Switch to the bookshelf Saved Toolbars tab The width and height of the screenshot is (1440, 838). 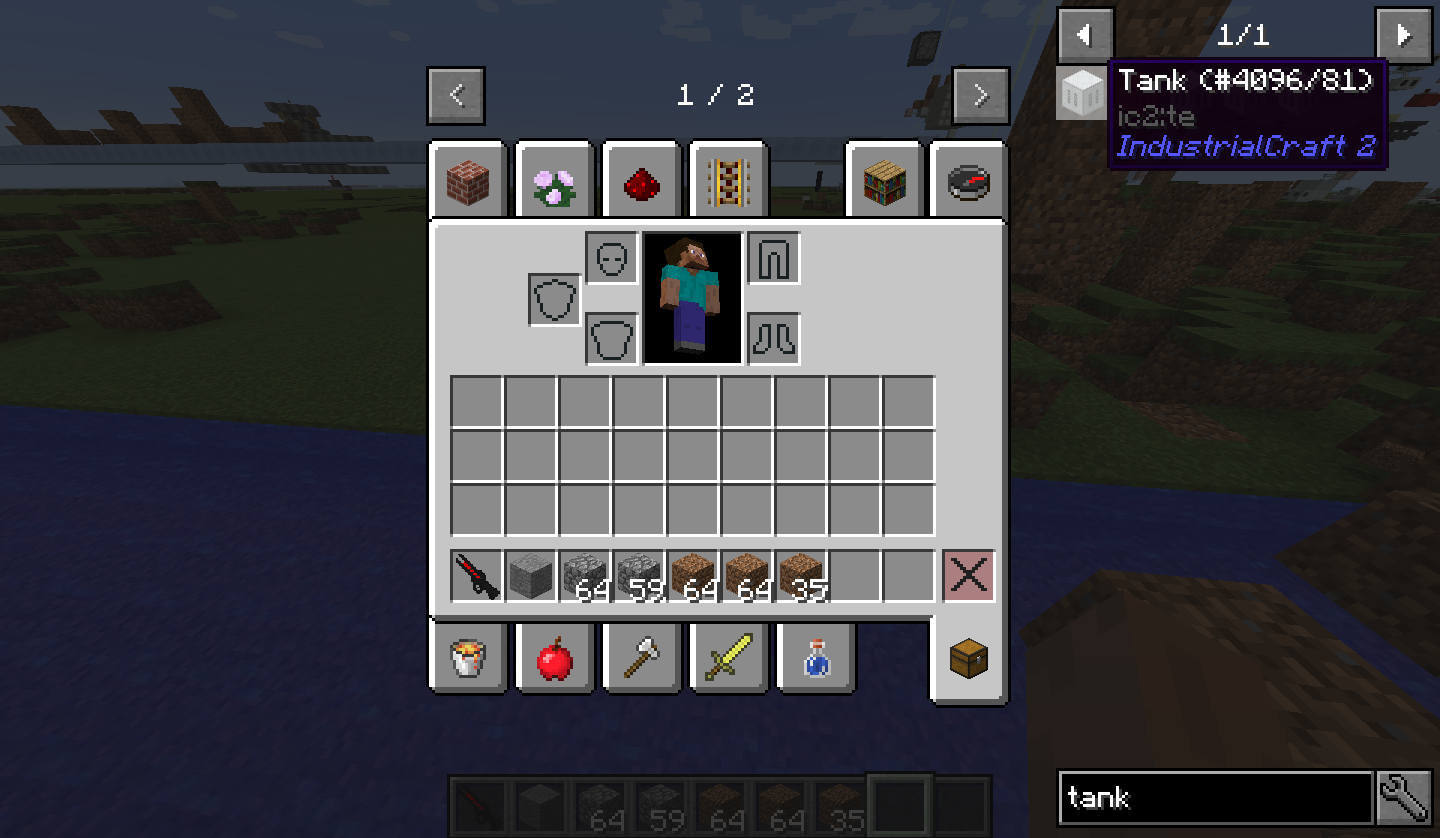pyautogui.click(x=884, y=181)
